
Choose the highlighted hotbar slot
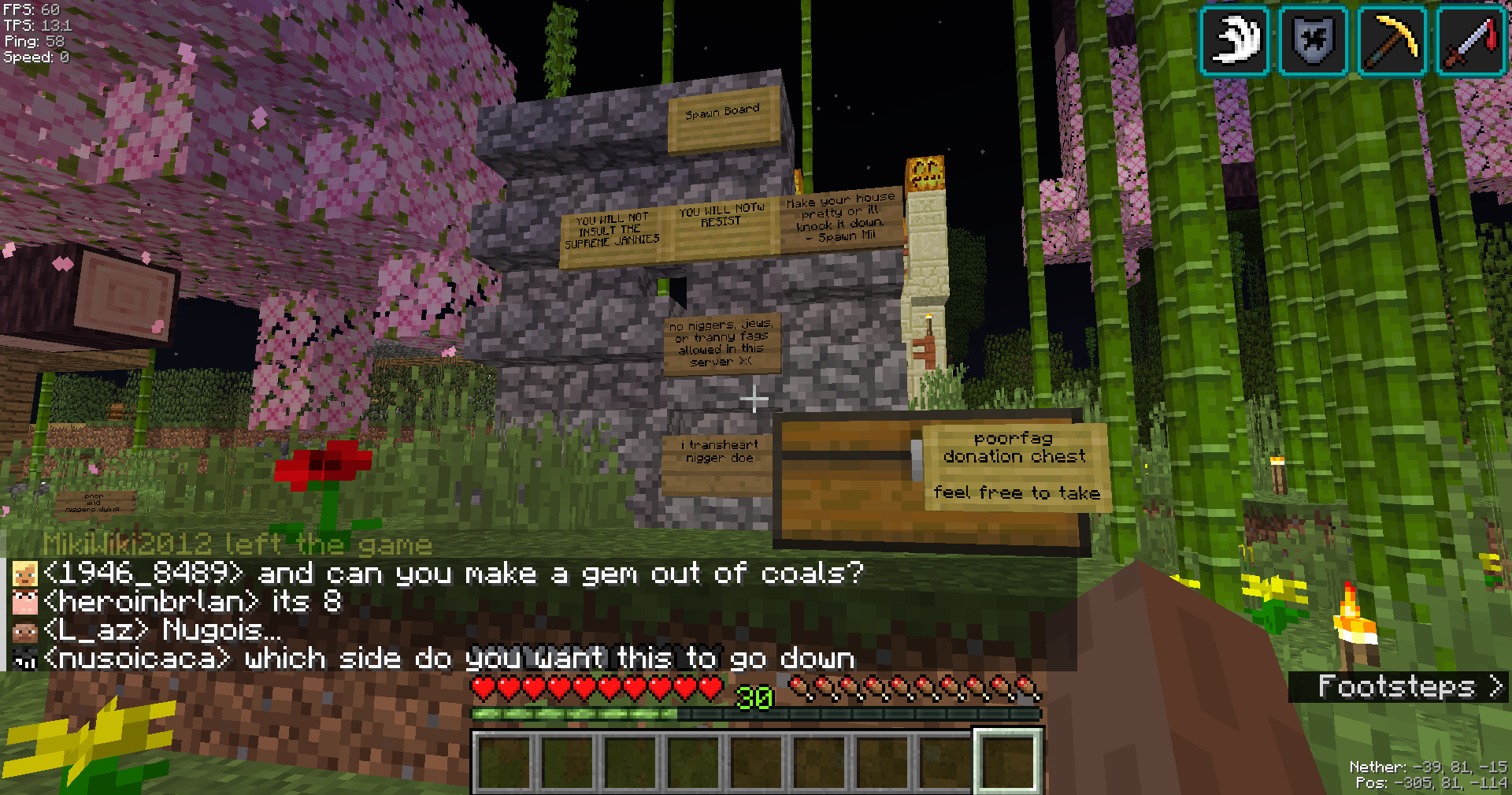click(x=1009, y=761)
